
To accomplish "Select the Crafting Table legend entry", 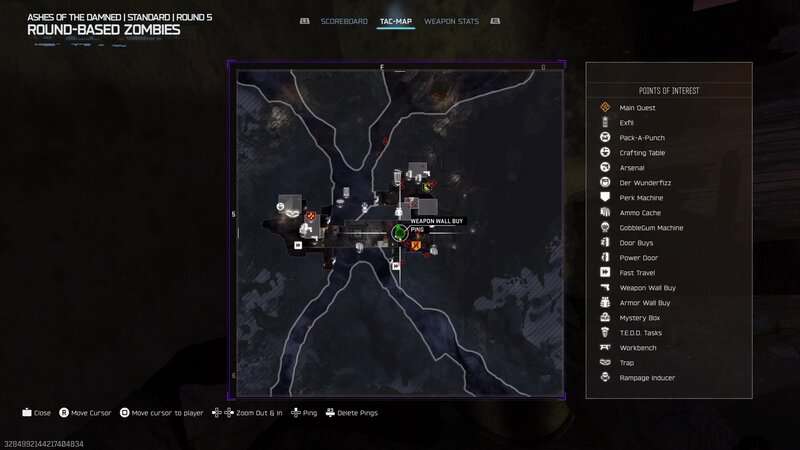I will click(642, 152).
